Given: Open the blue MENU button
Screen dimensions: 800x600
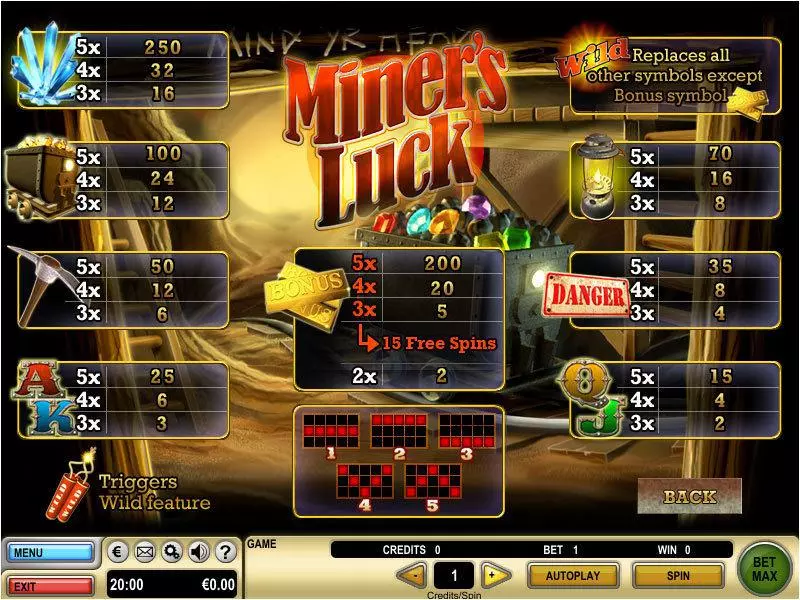Looking at the screenshot, I should [x=50, y=552].
